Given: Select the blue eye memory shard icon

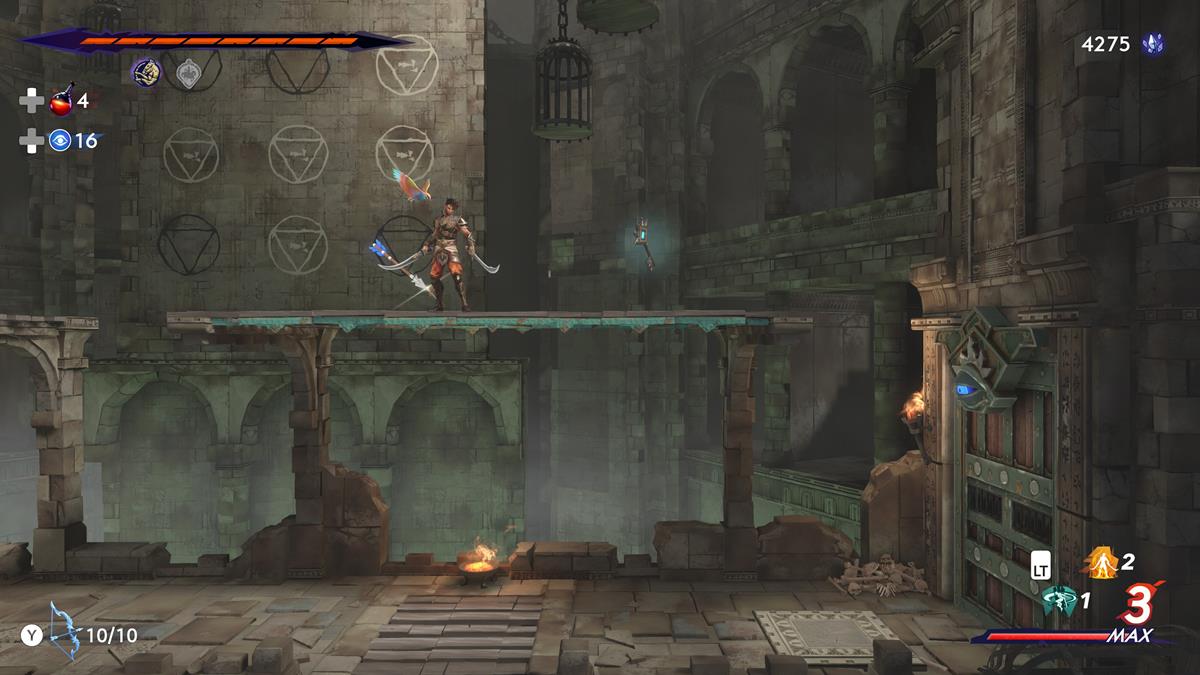Looking at the screenshot, I should pos(61,141).
